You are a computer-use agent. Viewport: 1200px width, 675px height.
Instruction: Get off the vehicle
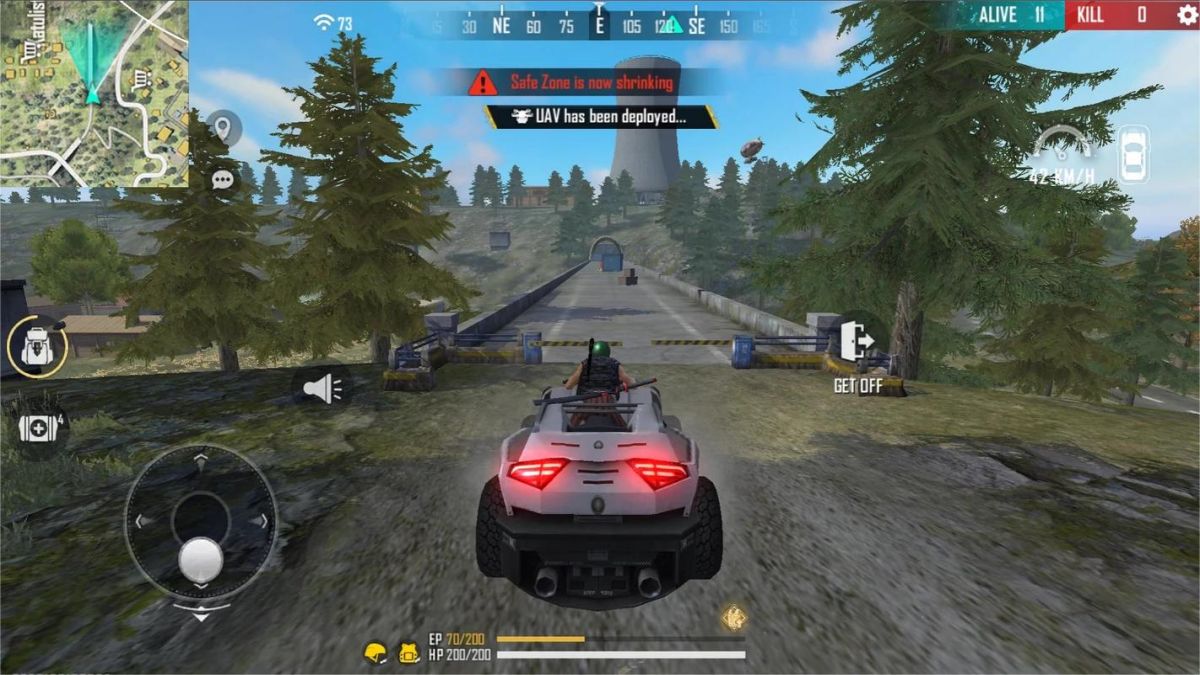[x=857, y=344]
